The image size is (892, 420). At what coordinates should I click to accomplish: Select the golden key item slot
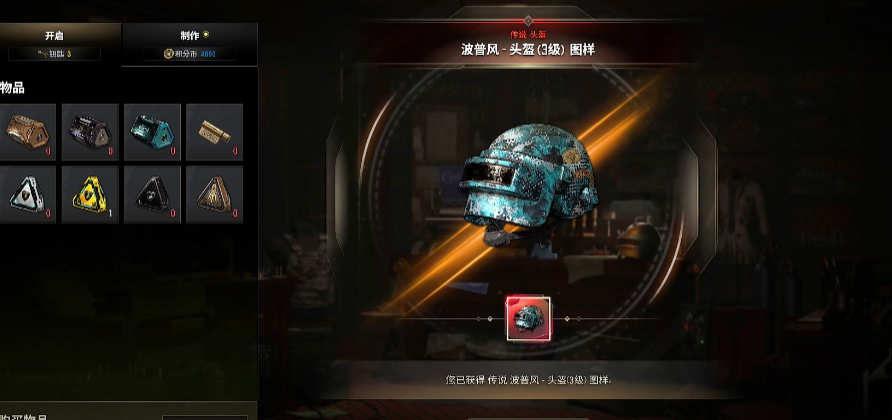pos(214,132)
